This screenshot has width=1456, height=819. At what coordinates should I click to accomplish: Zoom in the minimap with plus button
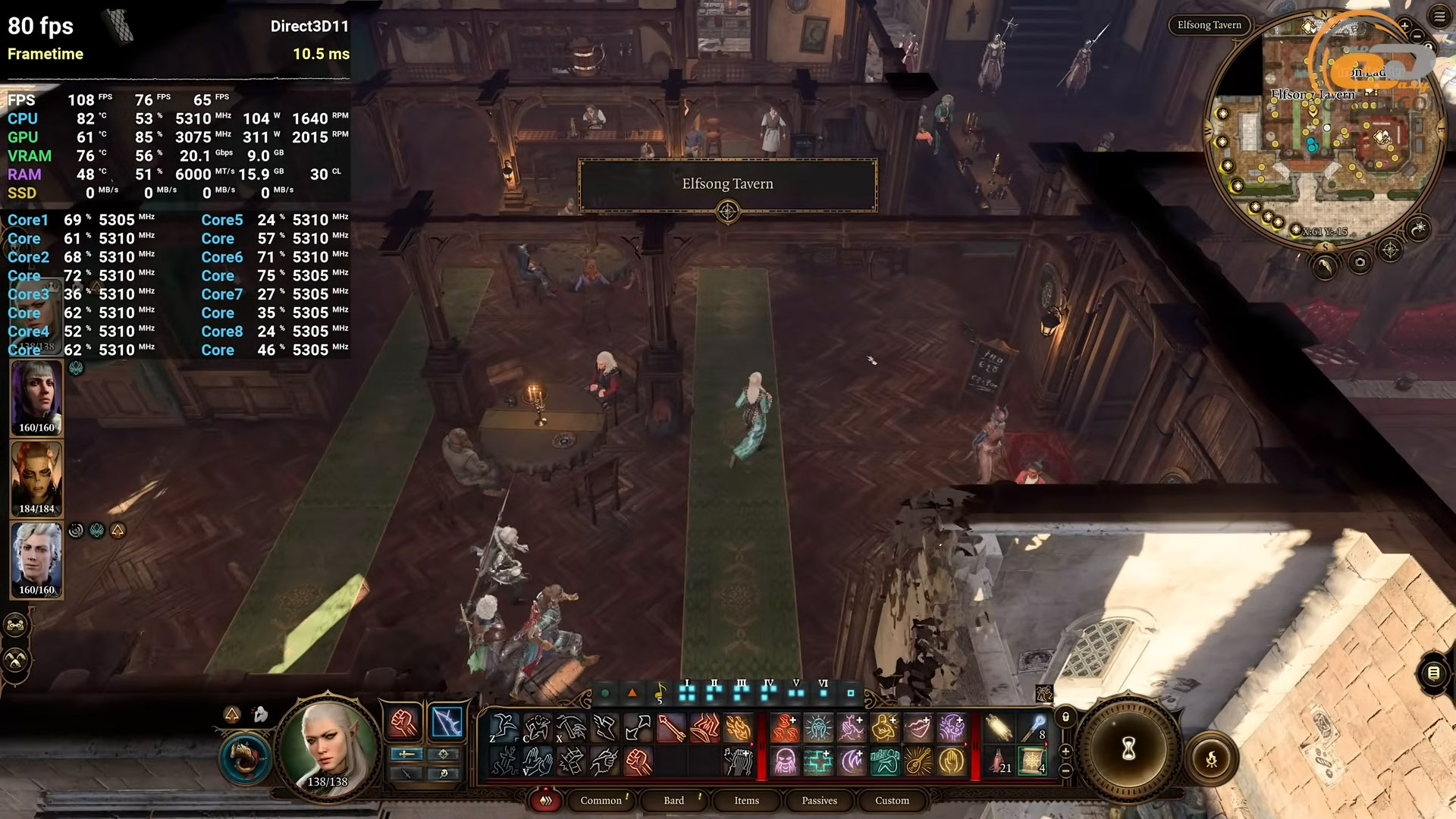point(1404,27)
